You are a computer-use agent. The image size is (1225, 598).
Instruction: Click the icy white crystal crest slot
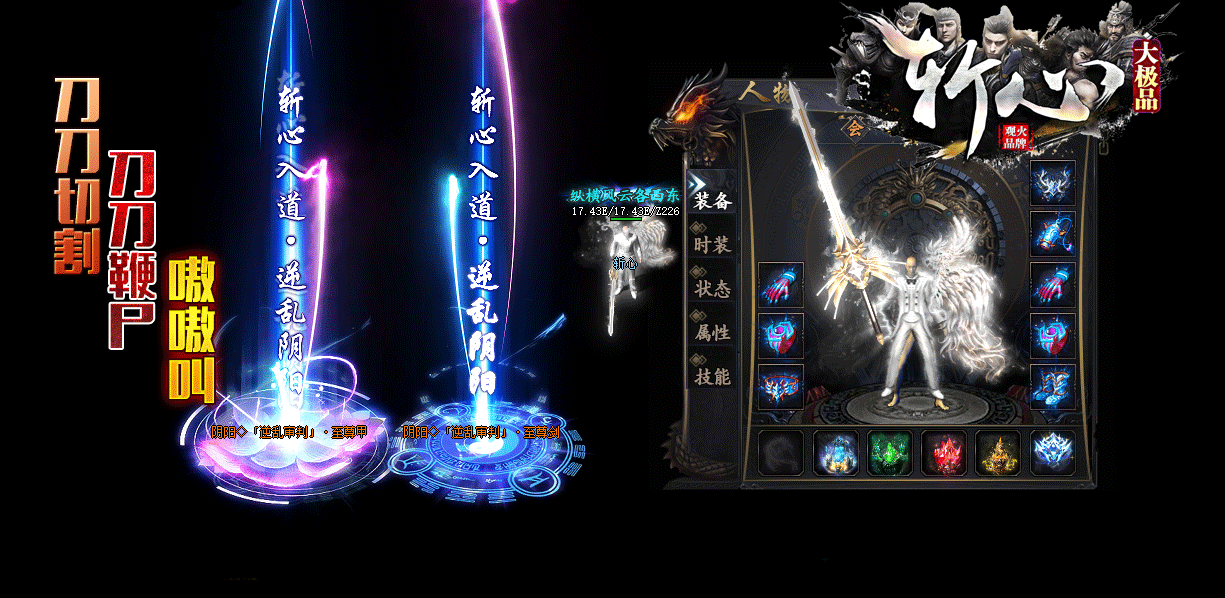click(x=1052, y=453)
